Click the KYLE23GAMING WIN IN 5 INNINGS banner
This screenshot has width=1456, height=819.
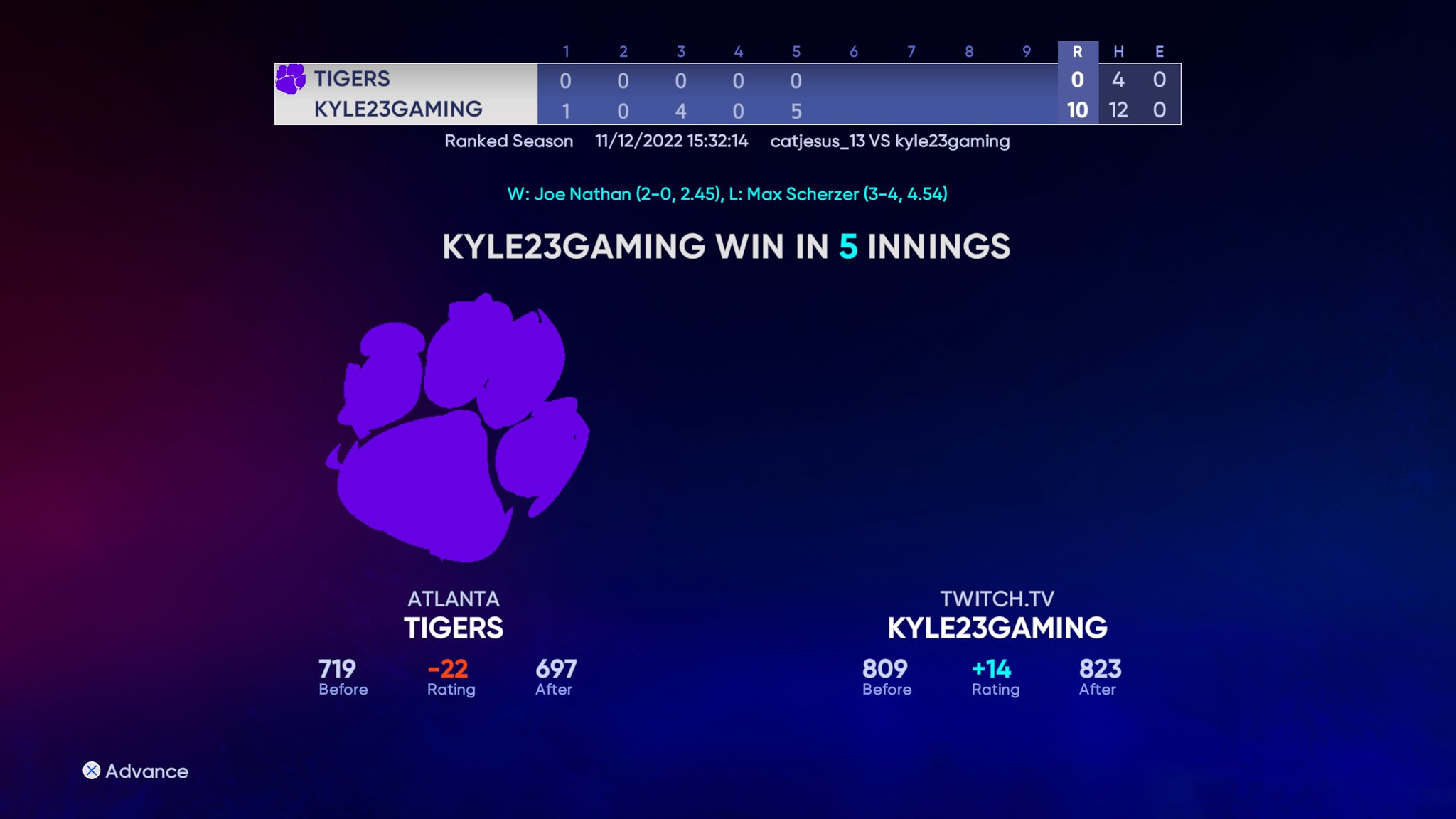[x=727, y=247]
